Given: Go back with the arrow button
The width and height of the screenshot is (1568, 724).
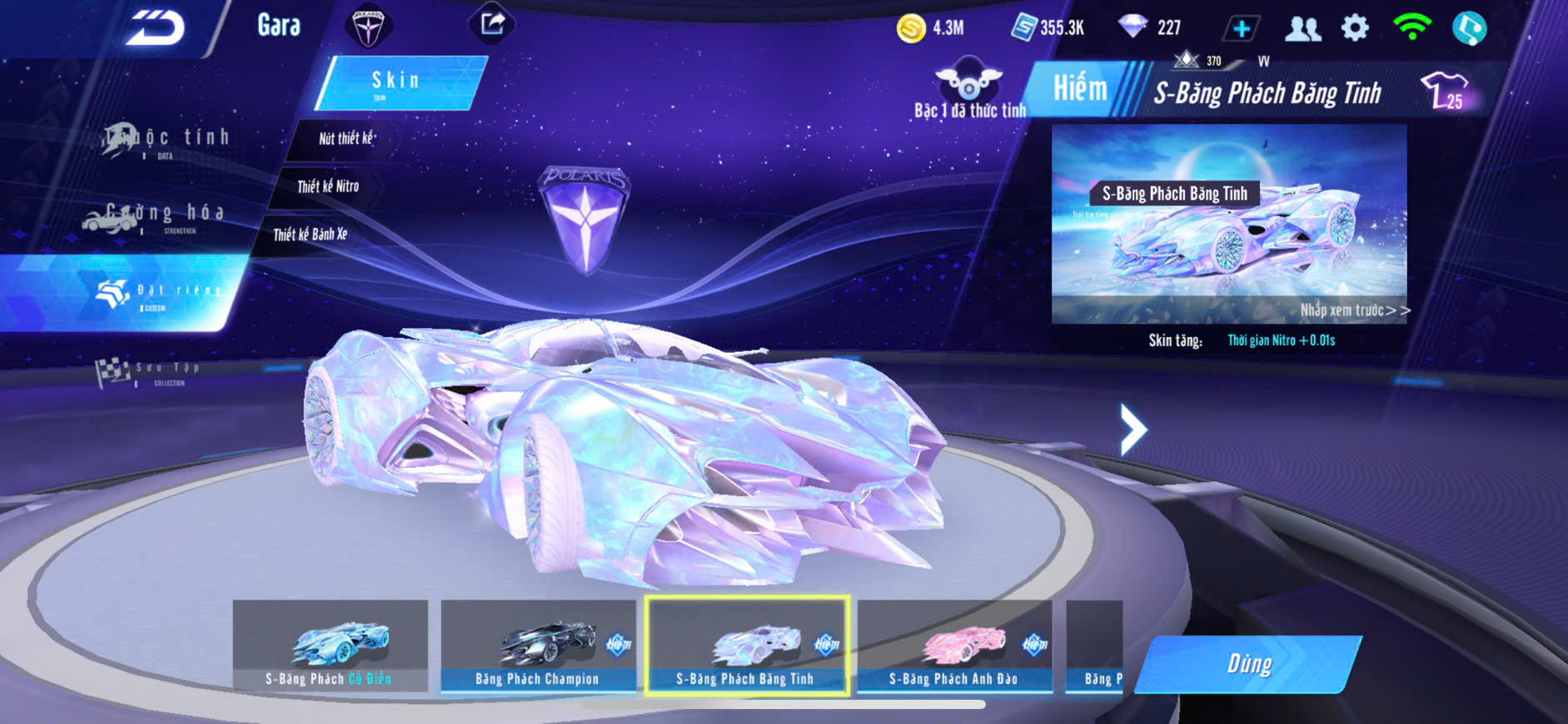Looking at the screenshot, I should coord(156,29).
